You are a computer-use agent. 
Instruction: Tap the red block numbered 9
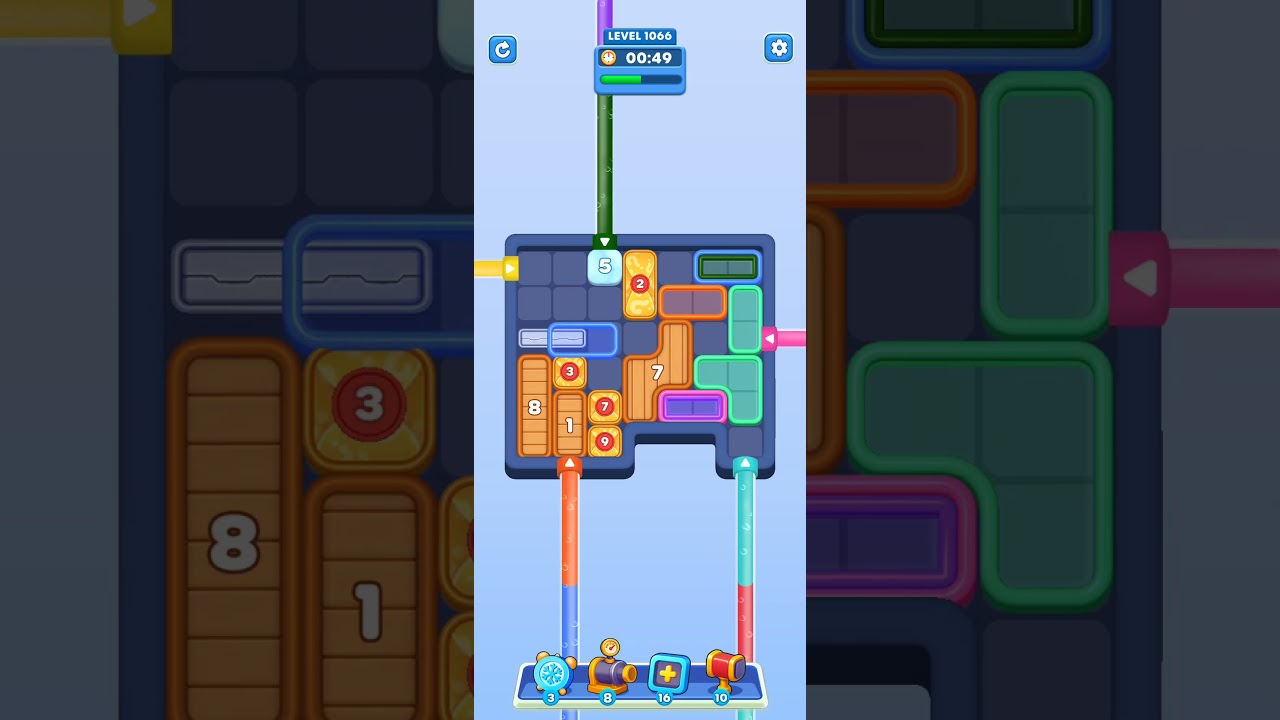[x=604, y=439]
